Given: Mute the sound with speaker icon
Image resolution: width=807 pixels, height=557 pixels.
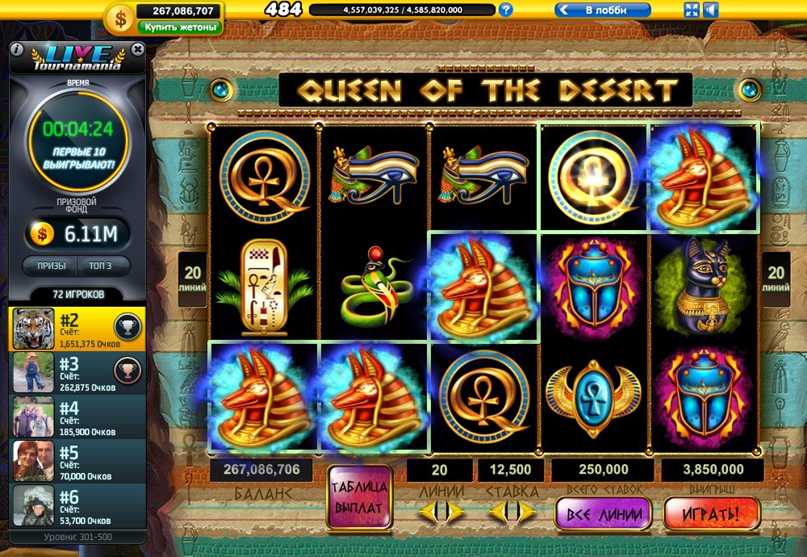Looking at the screenshot, I should [711, 10].
